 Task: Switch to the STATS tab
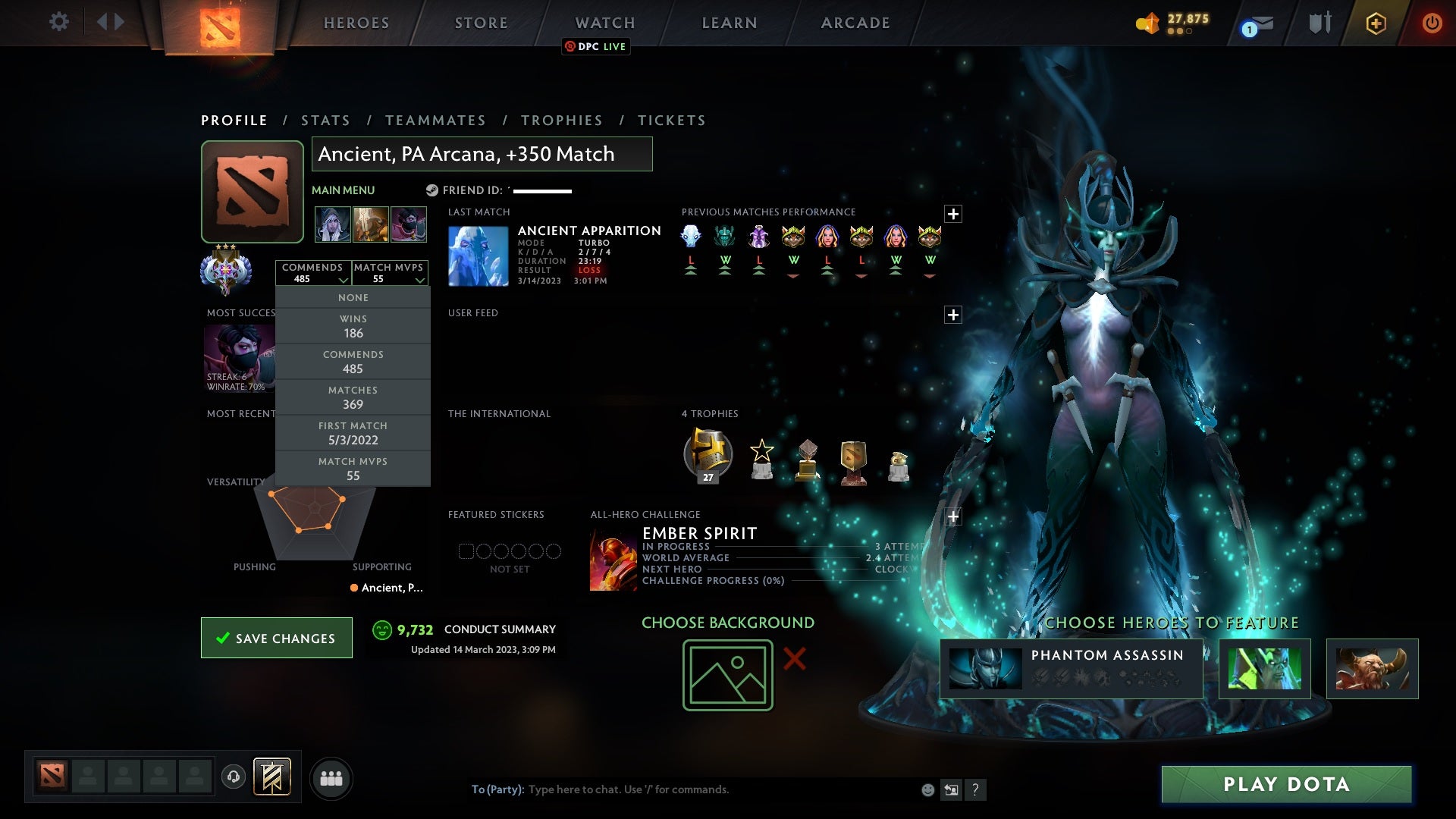(x=325, y=120)
